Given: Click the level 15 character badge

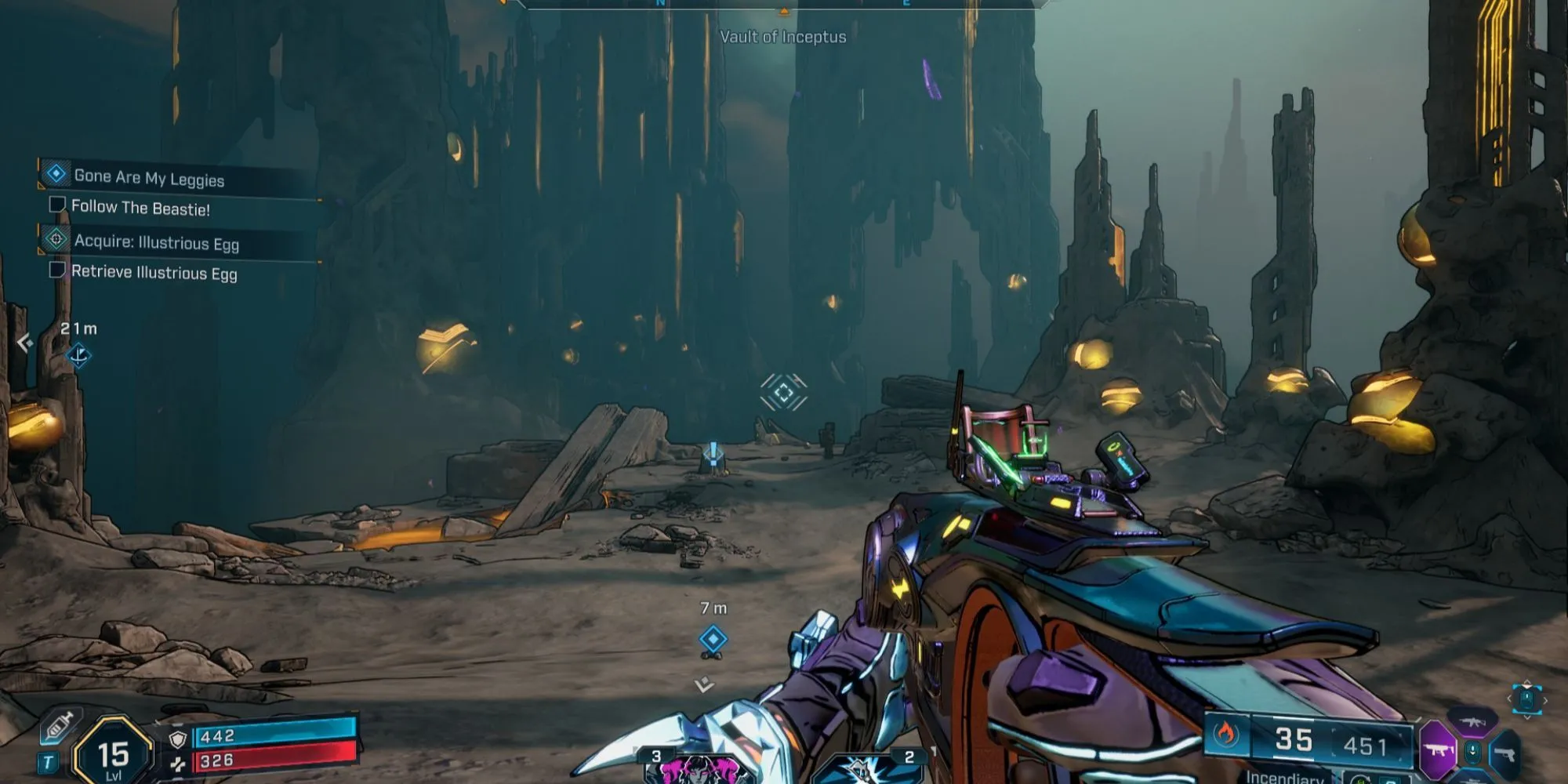Looking at the screenshot, I should click(x=113, y=753).
